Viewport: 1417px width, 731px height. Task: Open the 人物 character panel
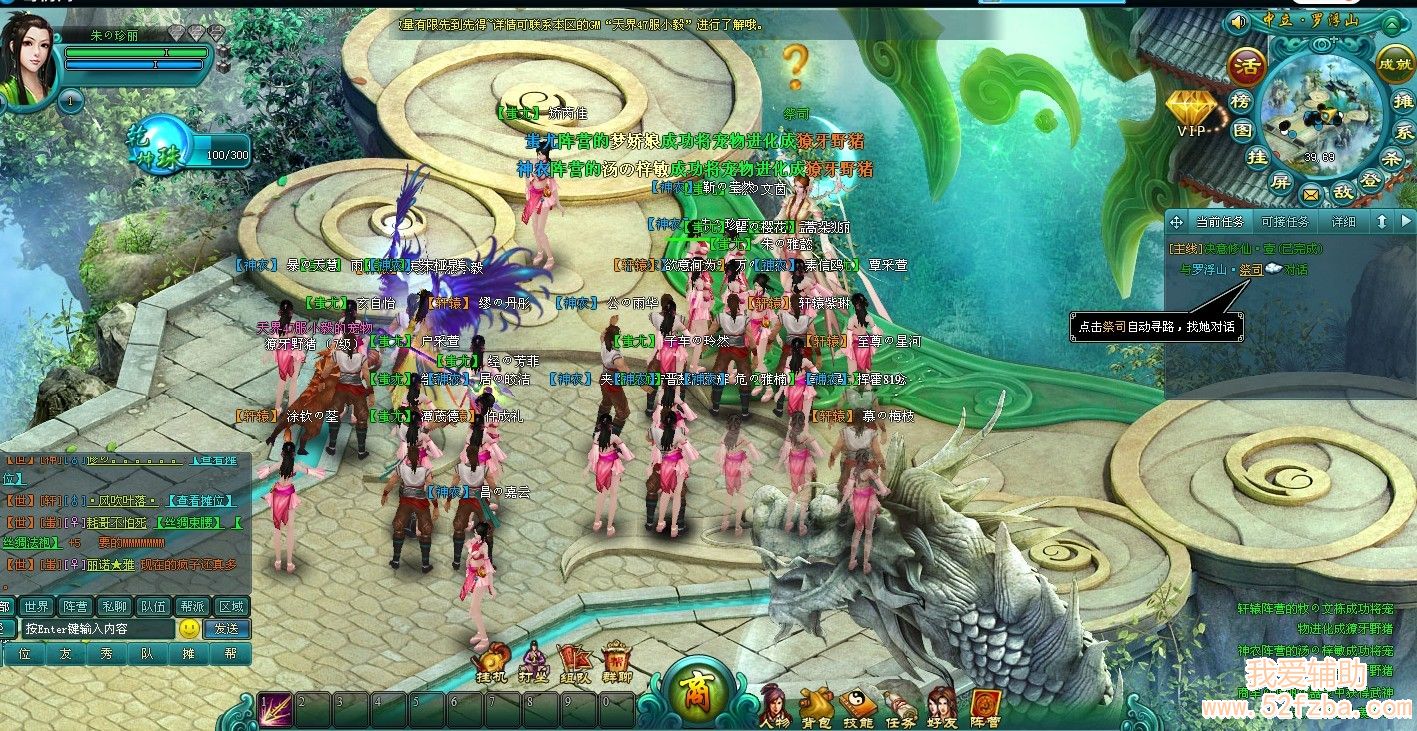[774, 704]
